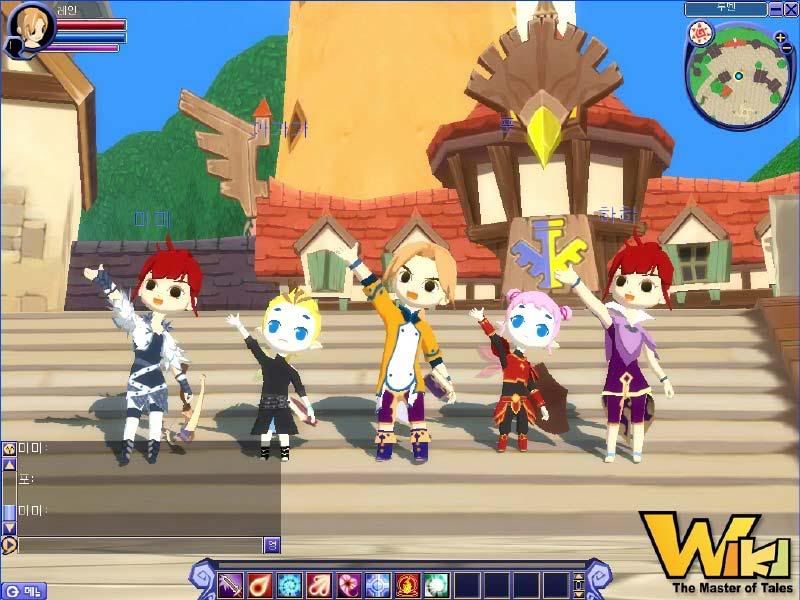Viewport: 800px width, 600px height.
Task: Minimize the minimap panel
Action: [x=775, y=9]
